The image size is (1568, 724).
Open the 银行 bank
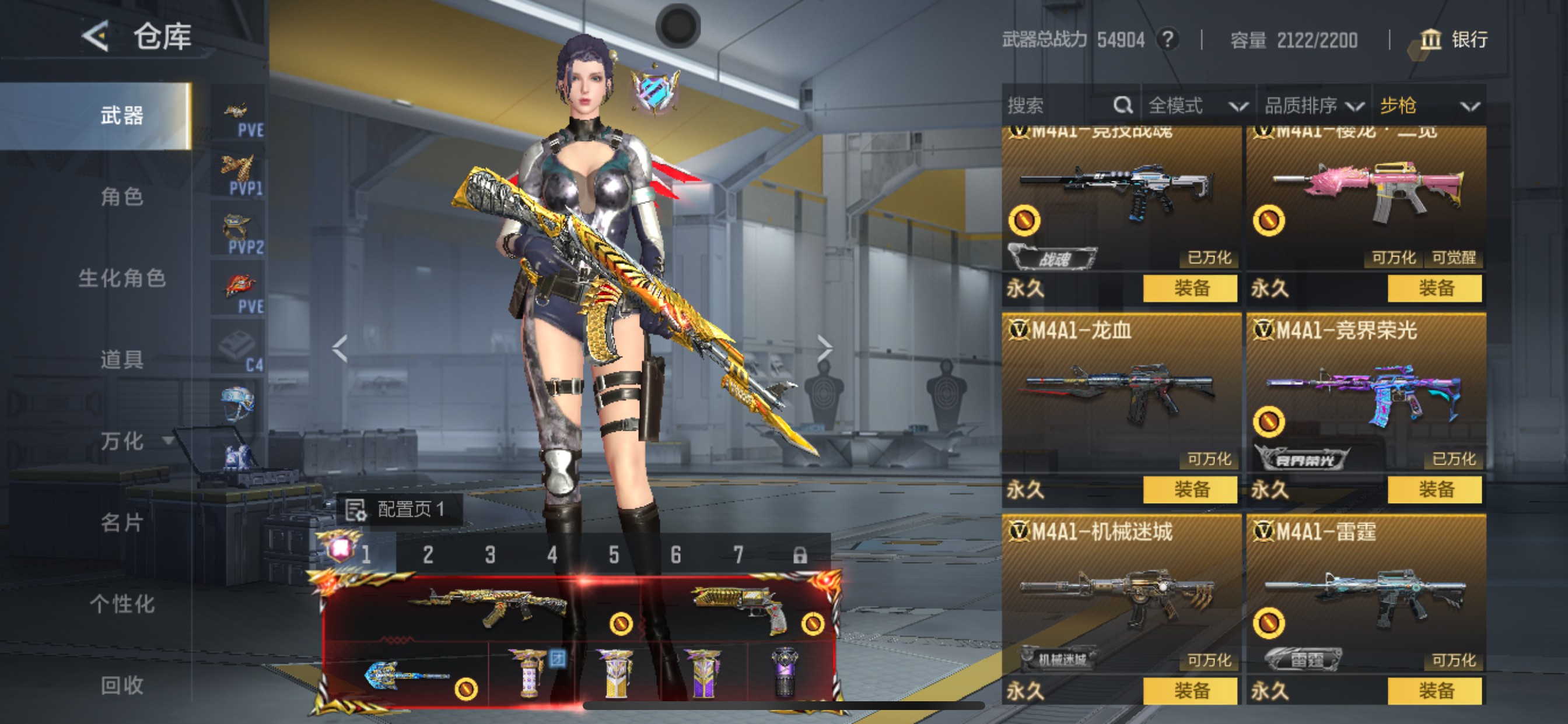[1454, 40]
